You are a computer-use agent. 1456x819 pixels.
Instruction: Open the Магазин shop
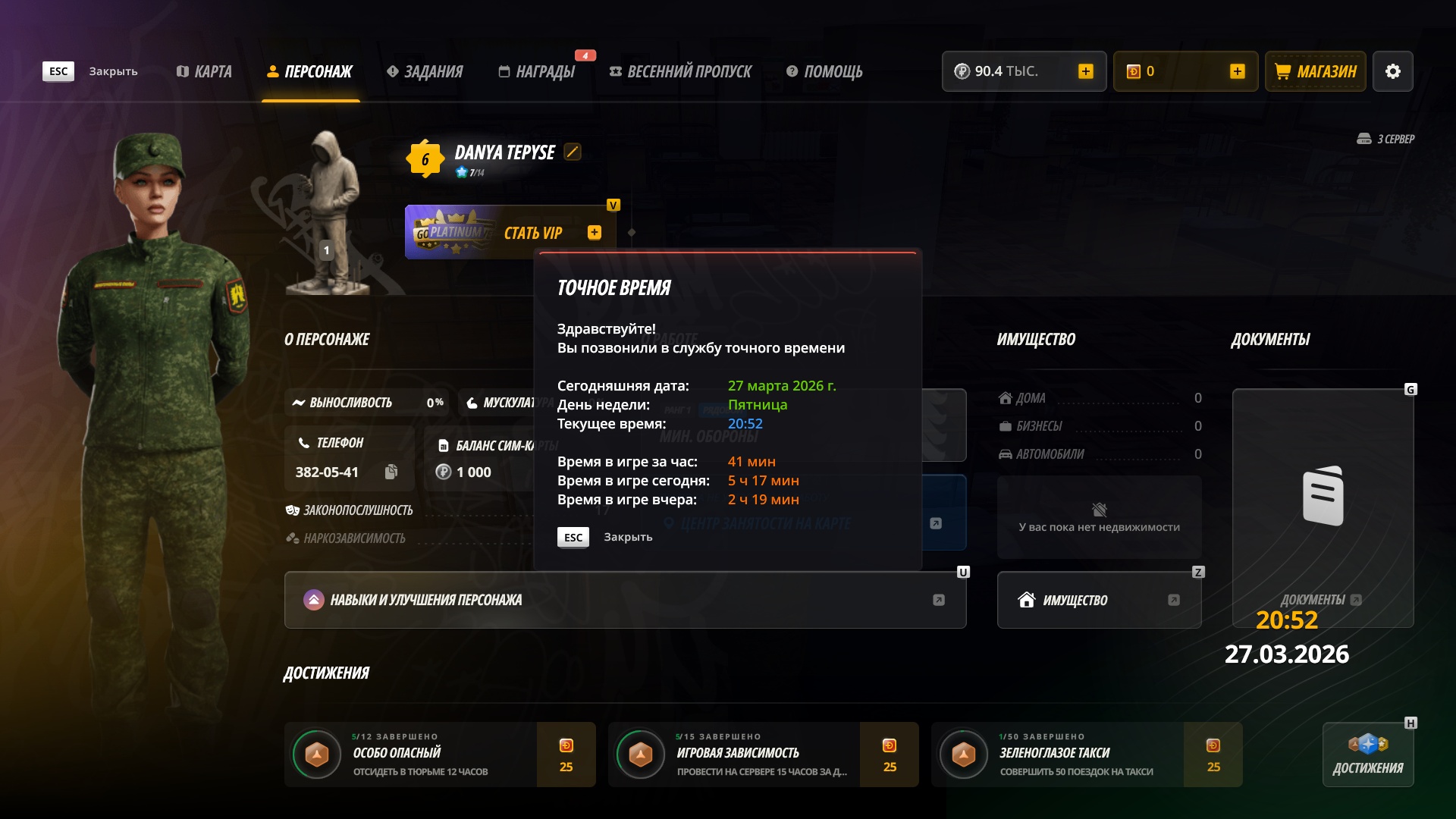point(1315,71)
